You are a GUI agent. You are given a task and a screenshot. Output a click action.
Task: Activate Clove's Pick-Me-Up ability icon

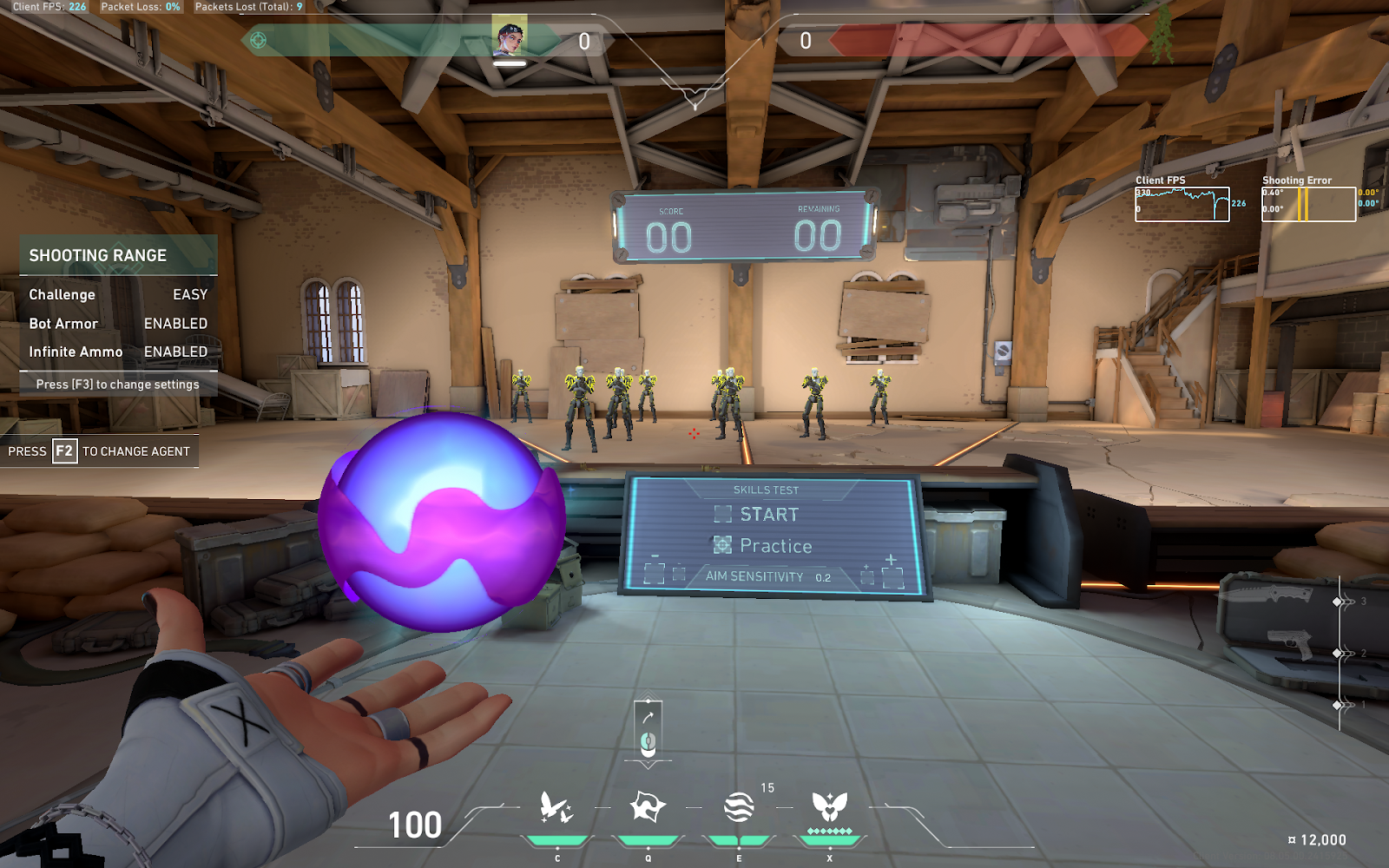tap(556, 807)
